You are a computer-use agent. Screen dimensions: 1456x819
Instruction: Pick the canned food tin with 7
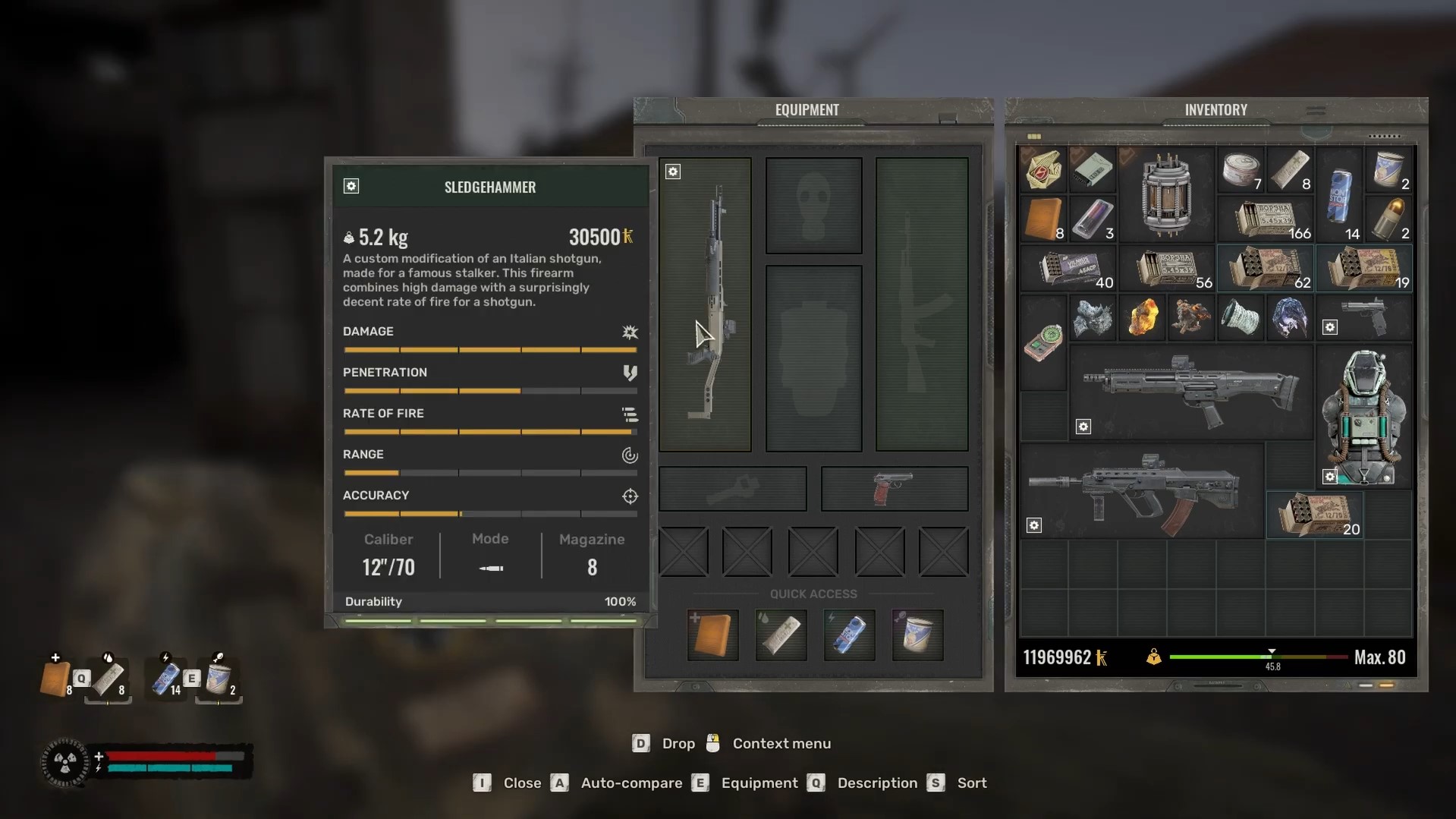tap(1241, 169)
